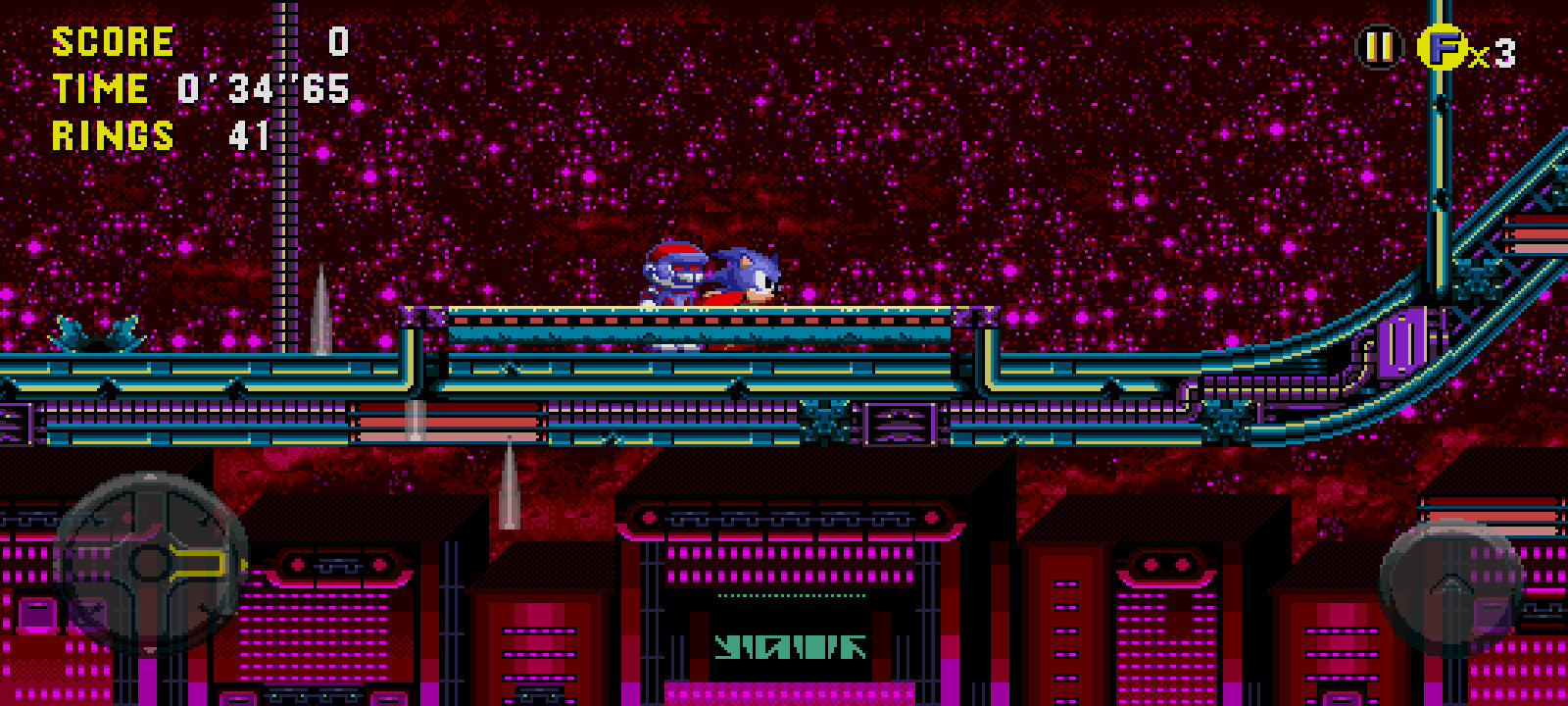Click the blue spiked decoration on the left ledge

click(x=98, y=331)
